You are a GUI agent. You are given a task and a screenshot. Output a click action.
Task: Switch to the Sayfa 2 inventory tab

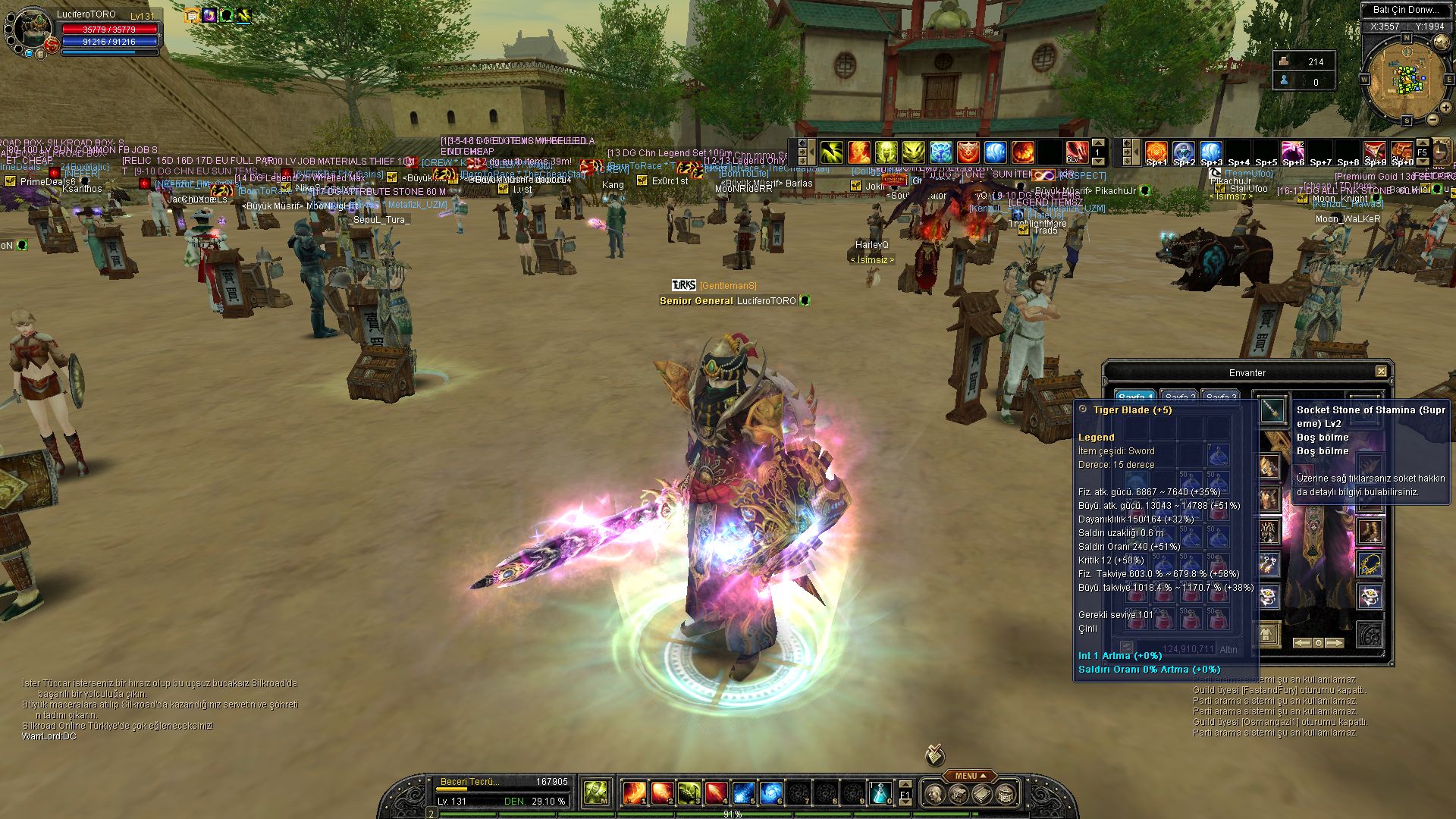pyautogui.click(x=1176, y=397)
